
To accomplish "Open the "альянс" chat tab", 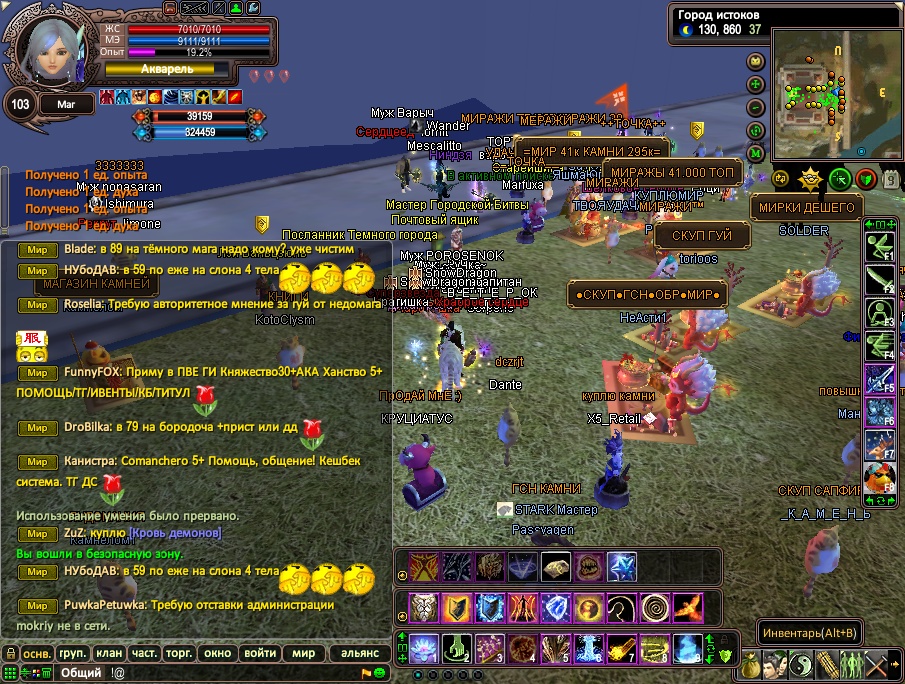I will coord(360,653).
